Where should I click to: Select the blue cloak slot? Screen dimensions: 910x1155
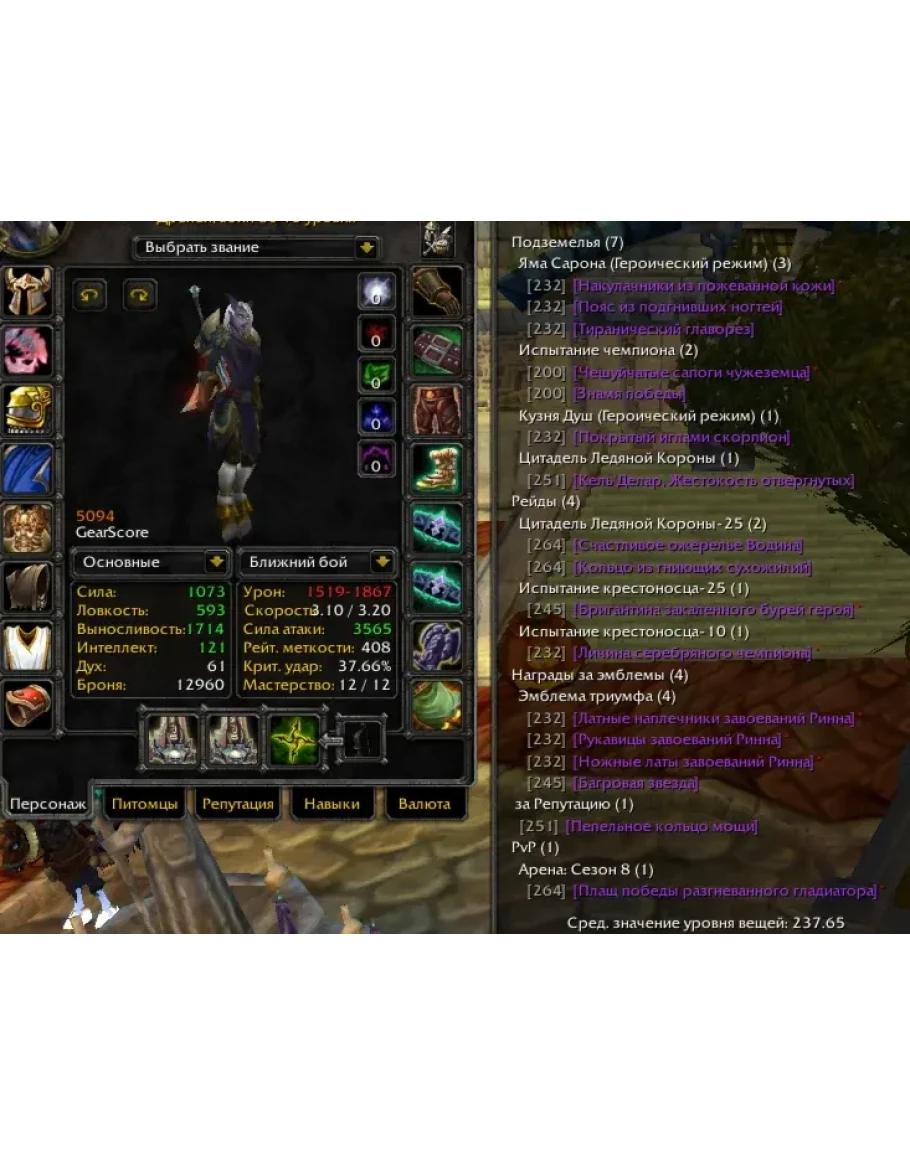30,468
